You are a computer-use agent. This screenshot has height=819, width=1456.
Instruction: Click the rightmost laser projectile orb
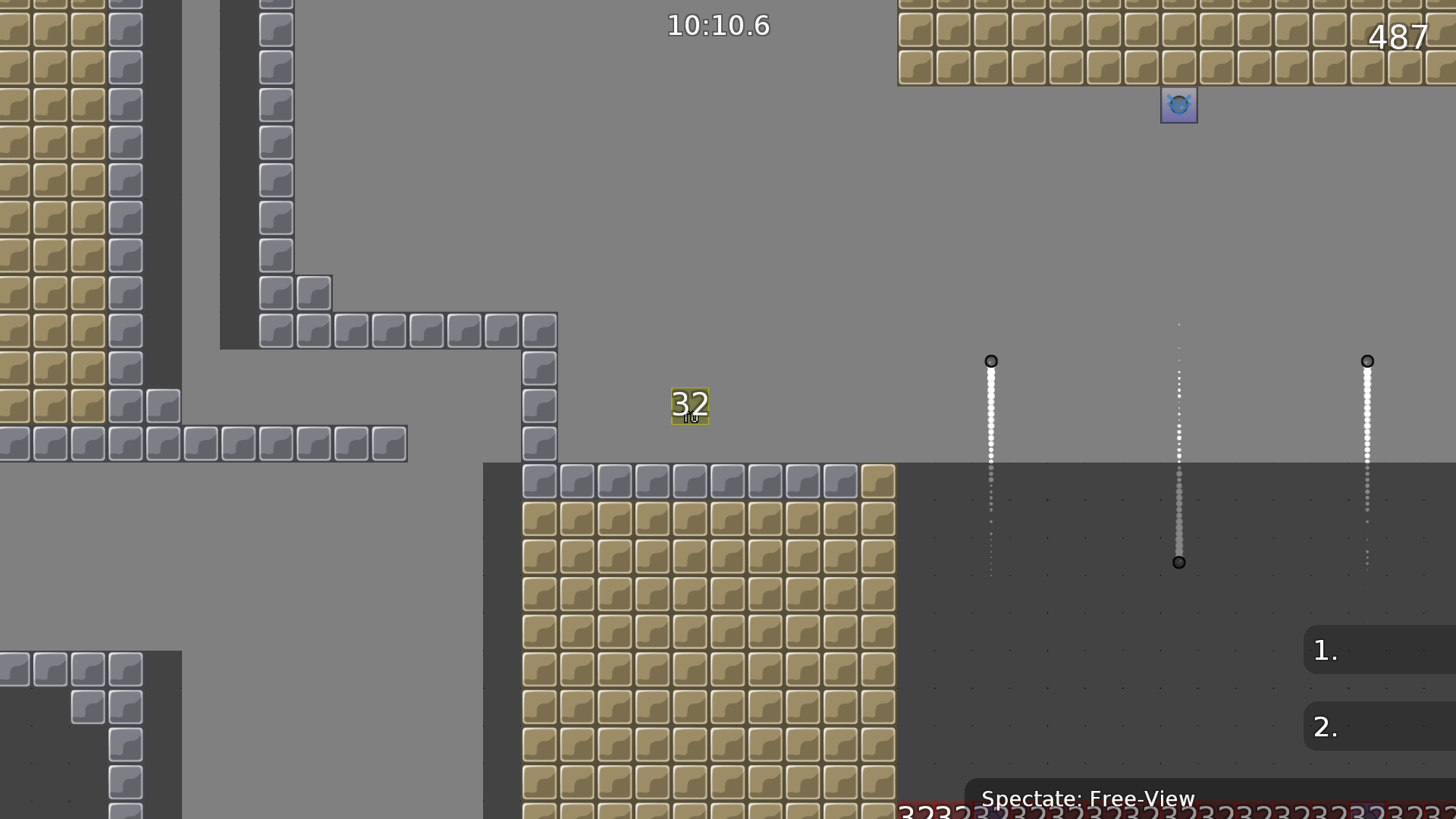(x=1367, y=362)
